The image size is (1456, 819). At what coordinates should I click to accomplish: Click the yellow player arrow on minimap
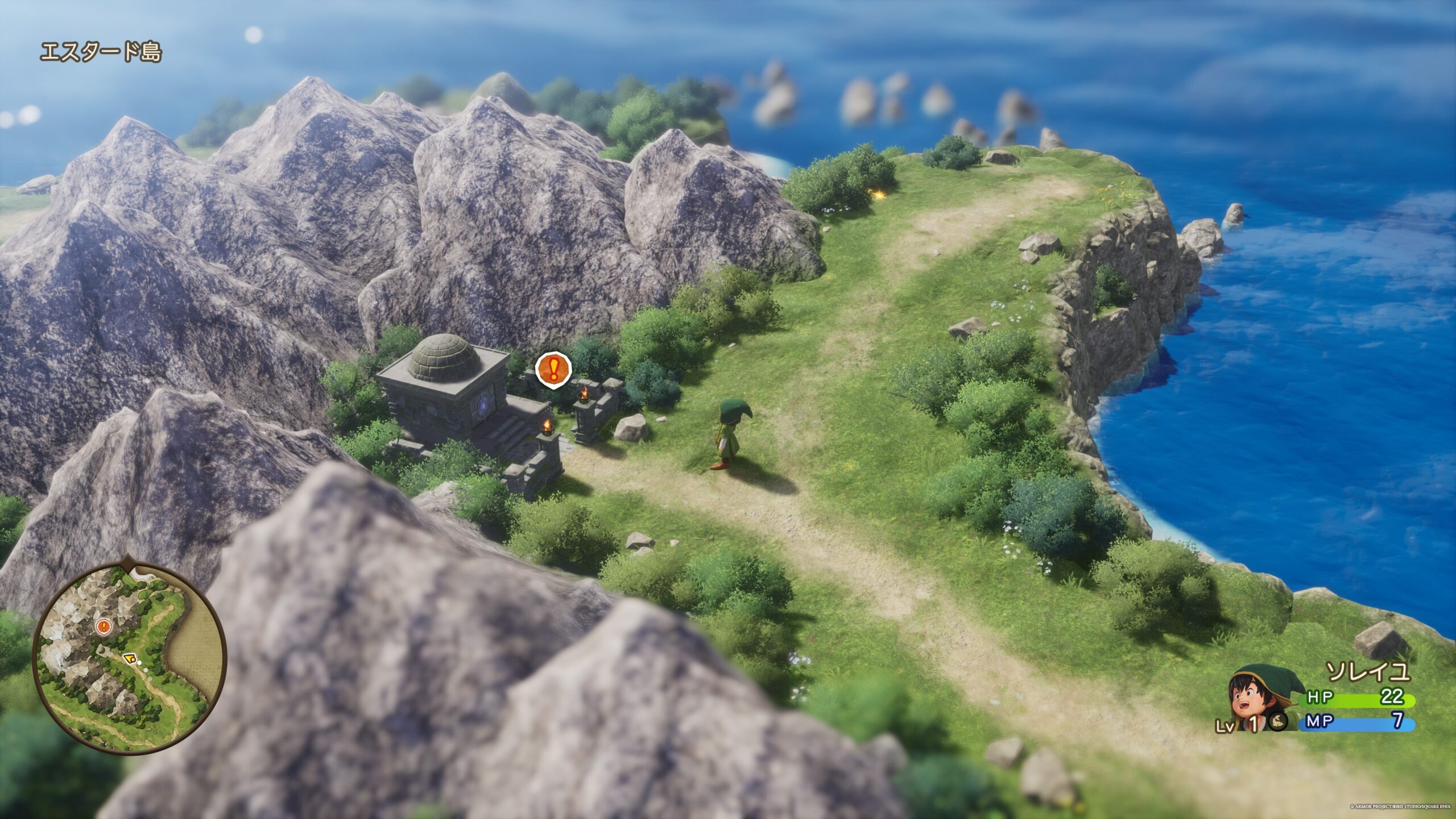pos(130,659)
